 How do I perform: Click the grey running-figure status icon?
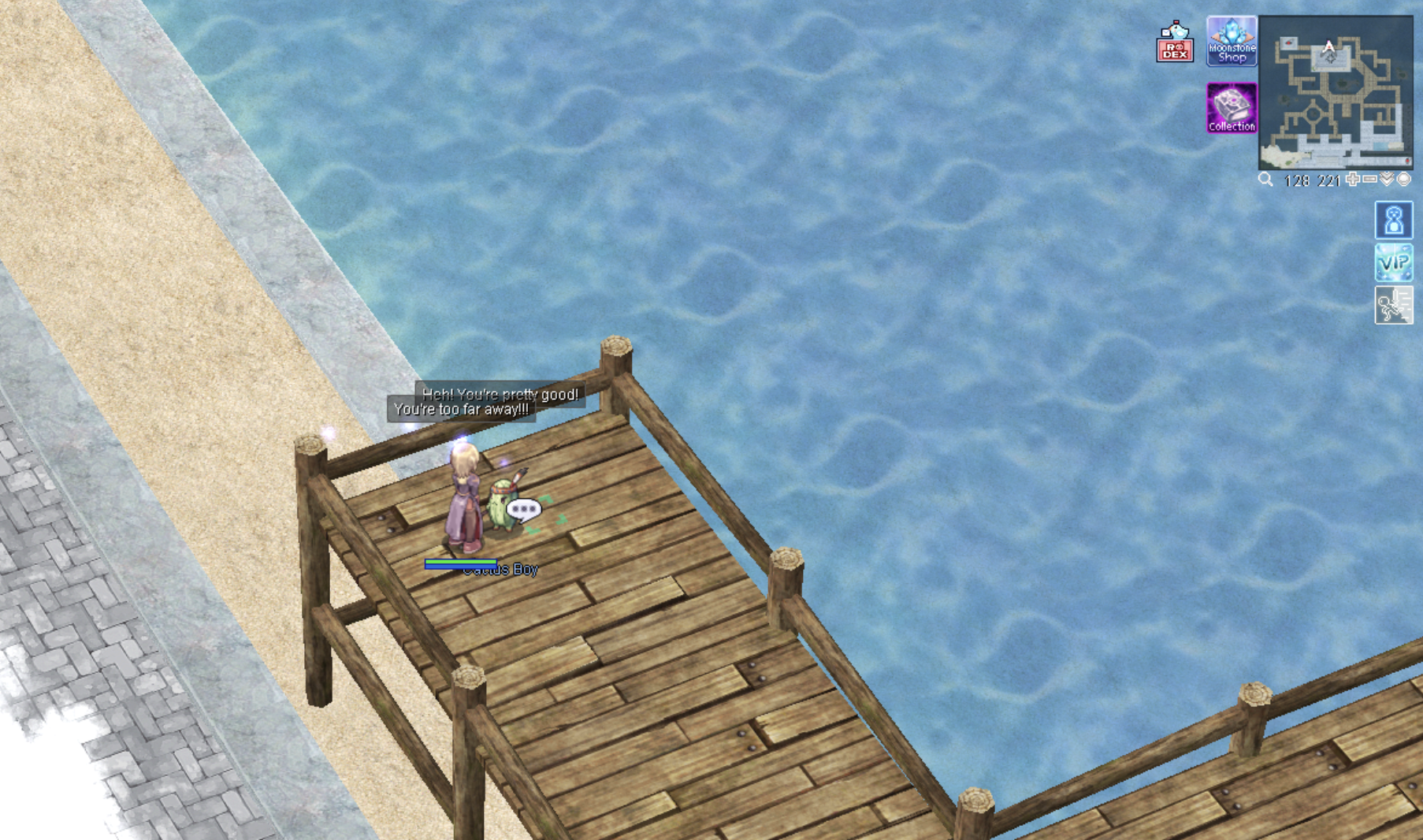click(x=1394, y=305)
